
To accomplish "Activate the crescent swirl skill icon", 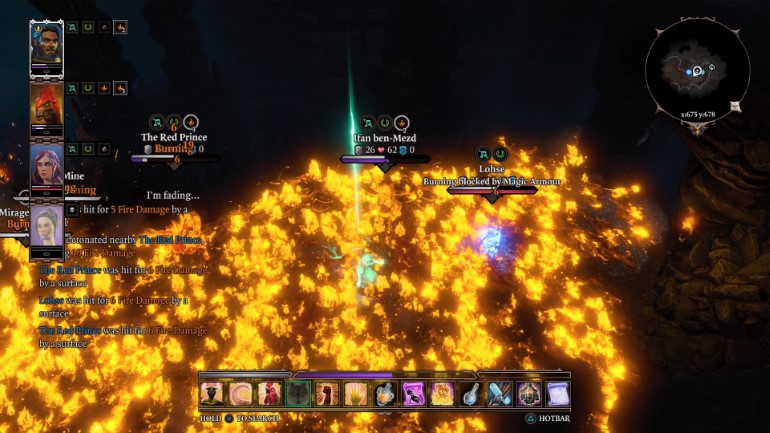I will coord(240,394).
